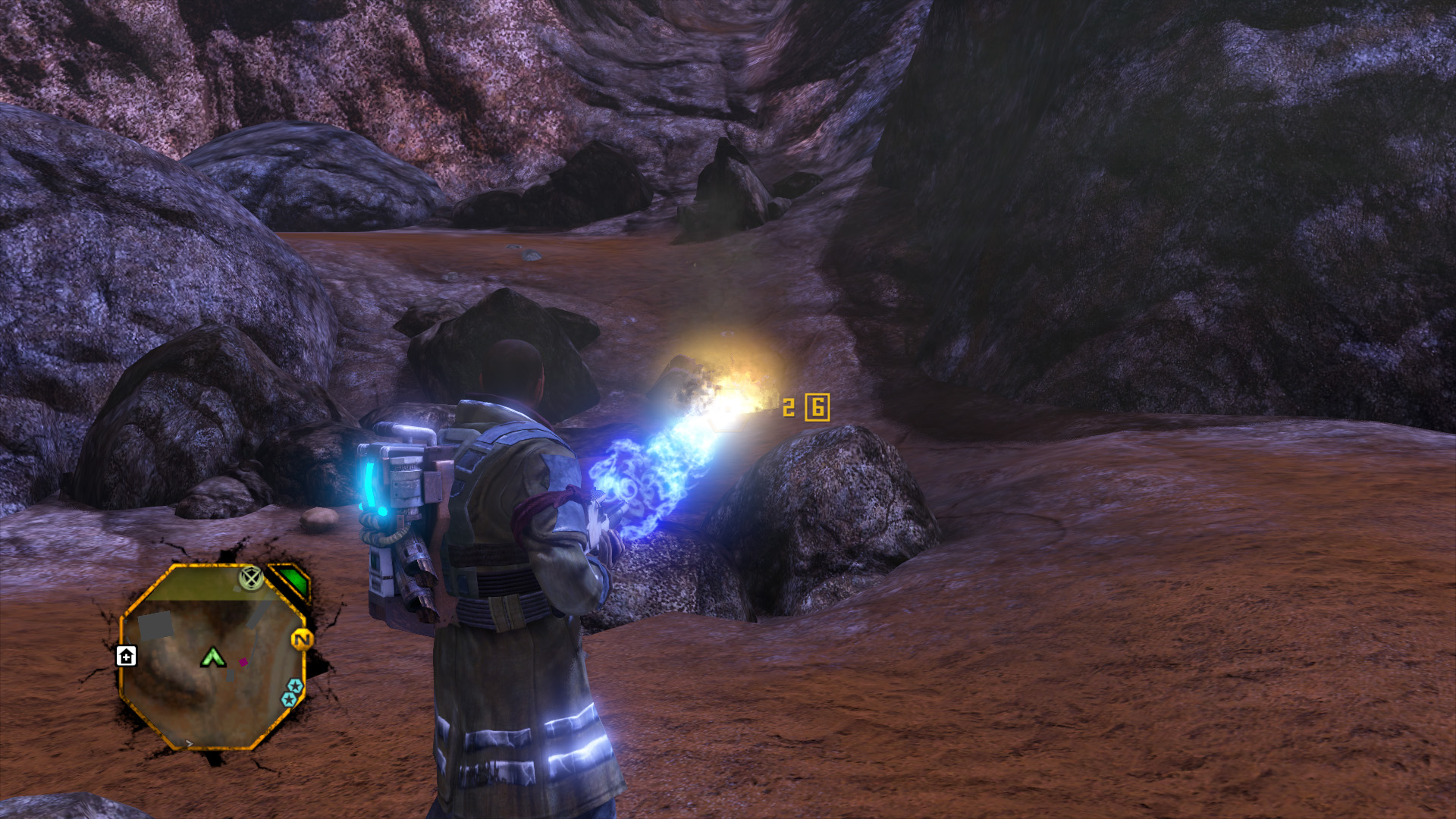Open the octagonal minimap
Viewport: 1456px width, 819px height.
pyautogui.click(x=213, y=658)
